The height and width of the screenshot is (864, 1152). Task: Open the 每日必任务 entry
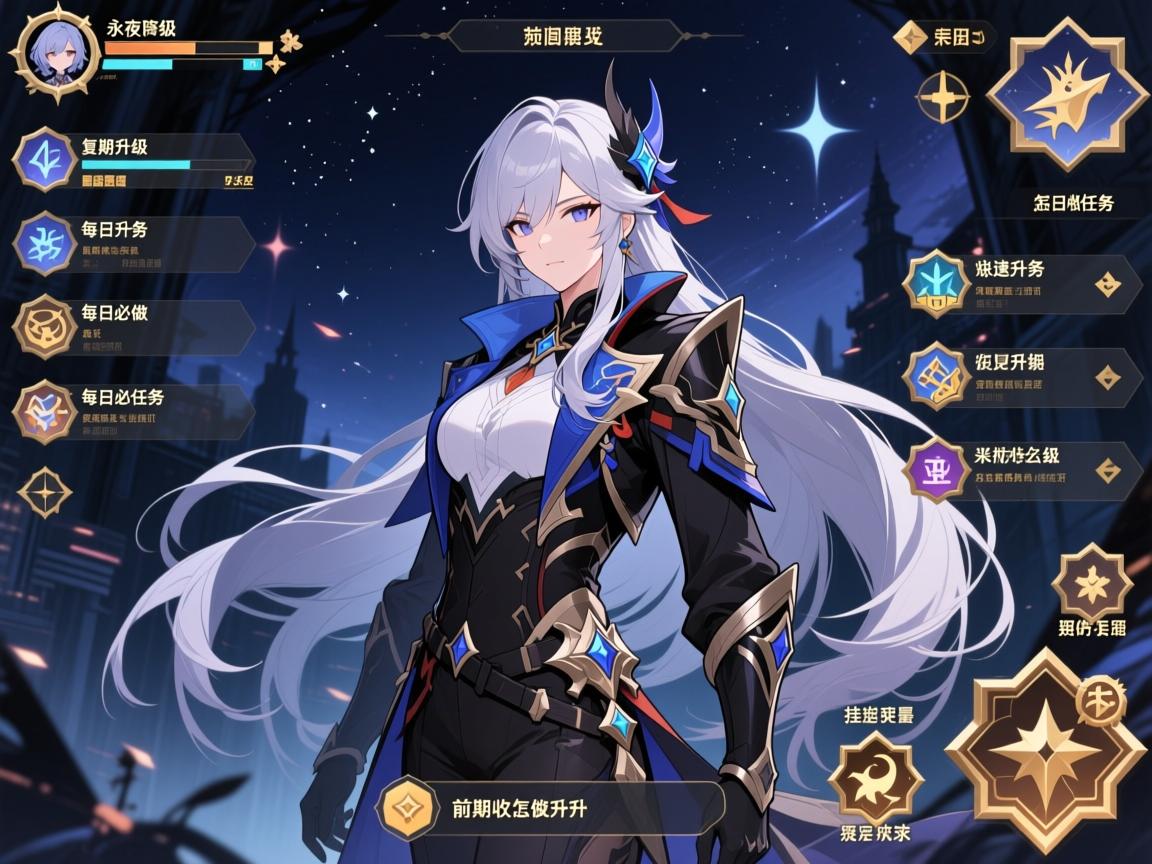135,411
